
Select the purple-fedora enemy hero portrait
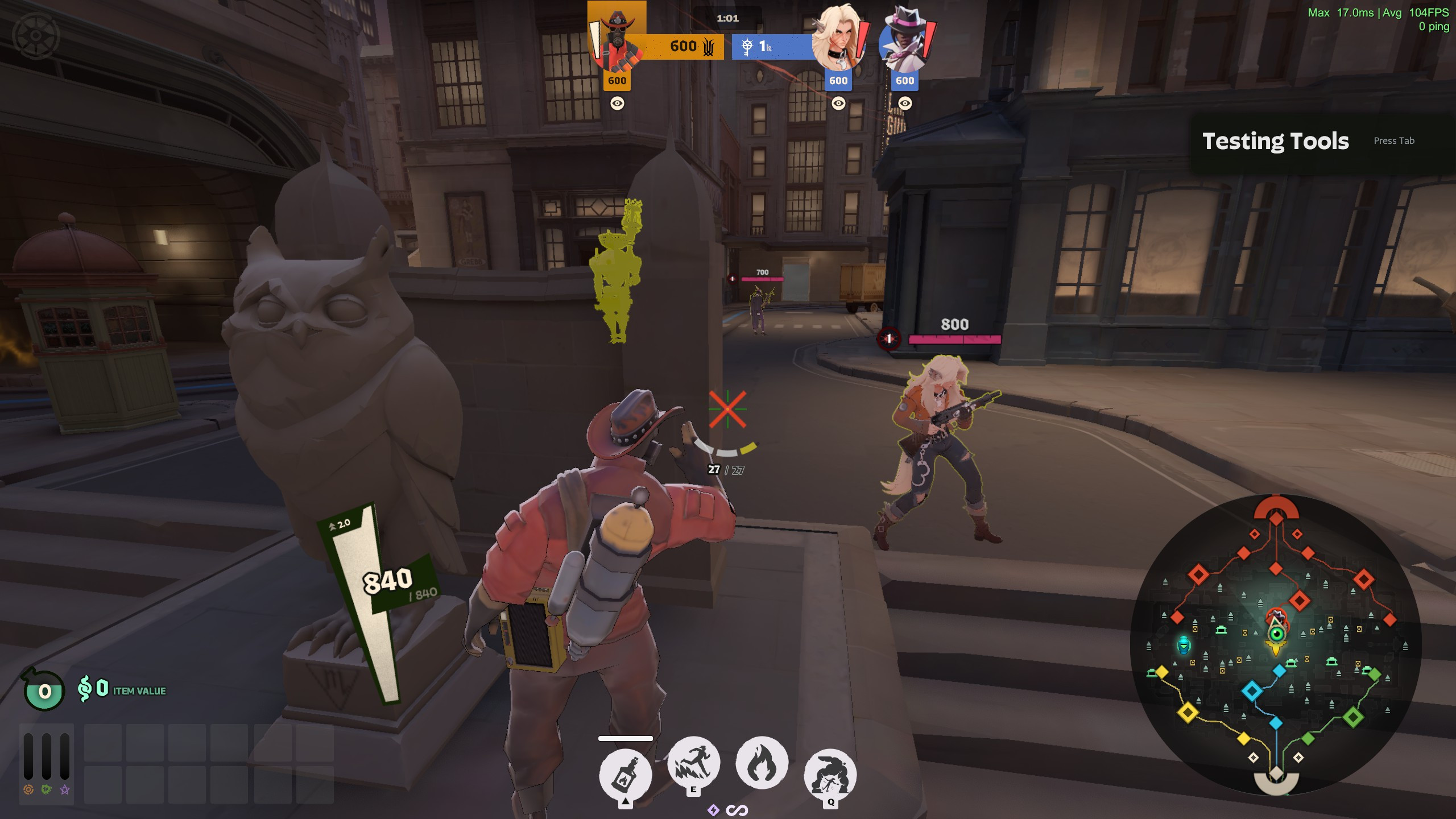pos(905,41)
